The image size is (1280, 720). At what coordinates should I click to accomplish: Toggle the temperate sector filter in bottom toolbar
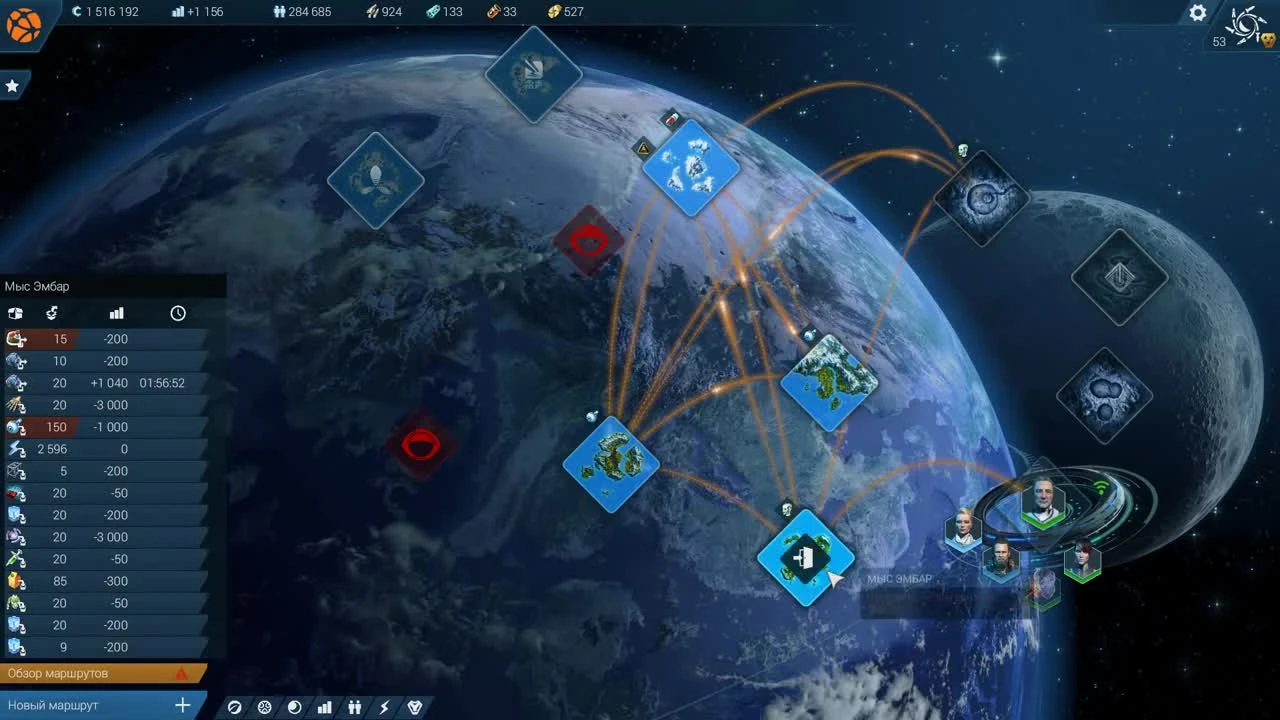(x=234, y=707)
